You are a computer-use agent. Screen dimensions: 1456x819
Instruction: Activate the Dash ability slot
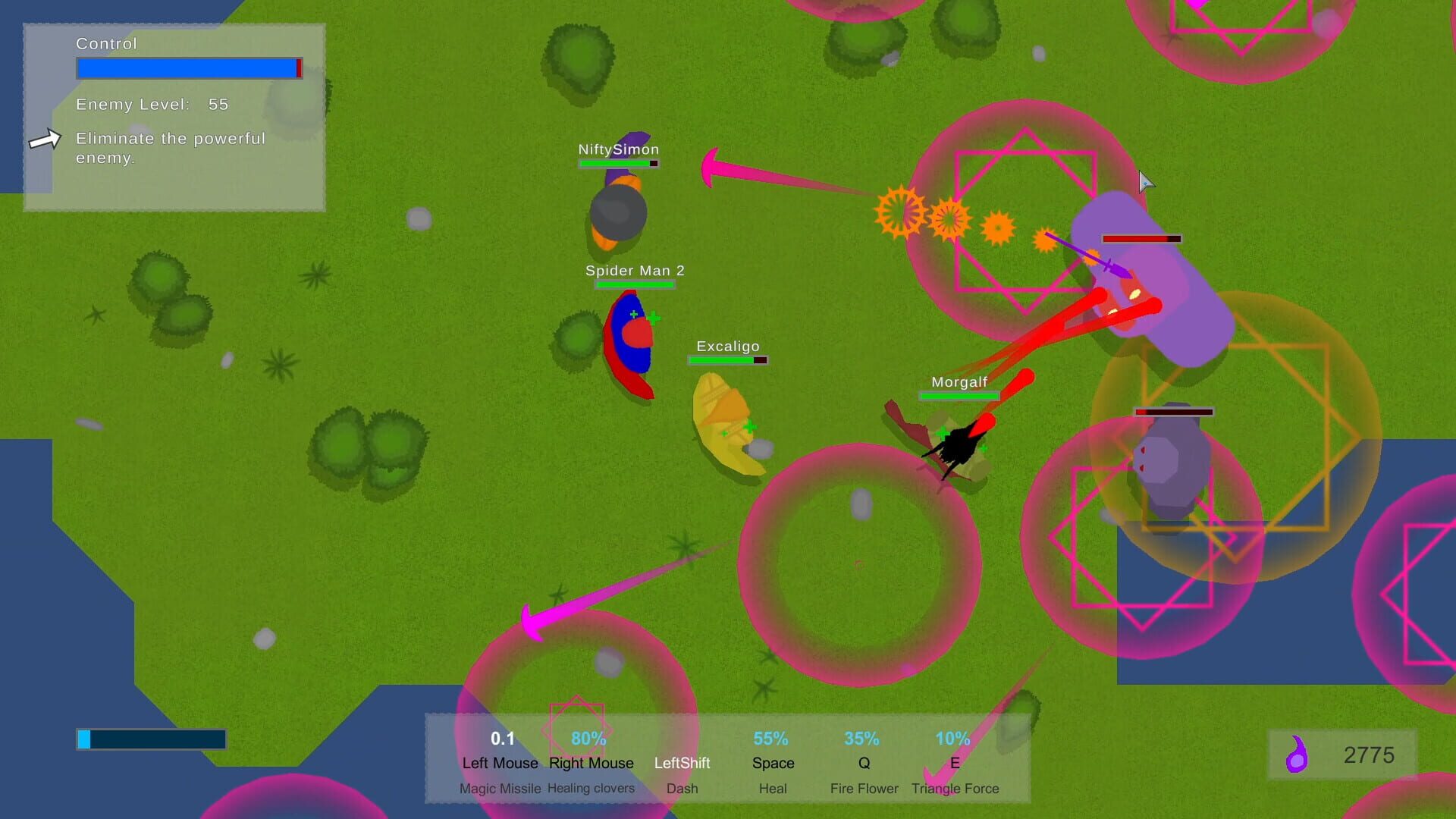pyautogui.click(x=682, y=762)
